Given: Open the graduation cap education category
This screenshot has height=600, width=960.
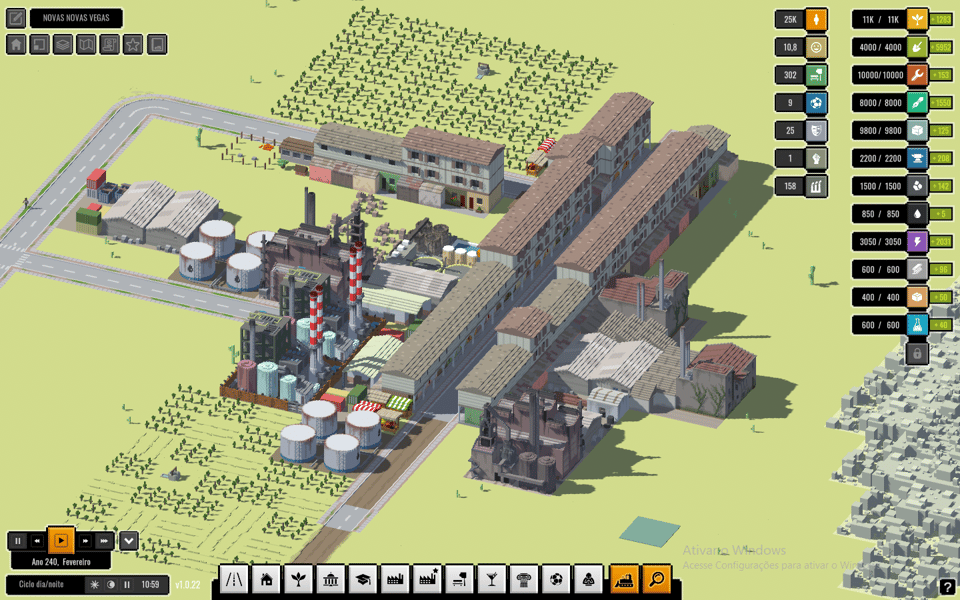Looking at the screenshot, I should (x=363, y=578).
